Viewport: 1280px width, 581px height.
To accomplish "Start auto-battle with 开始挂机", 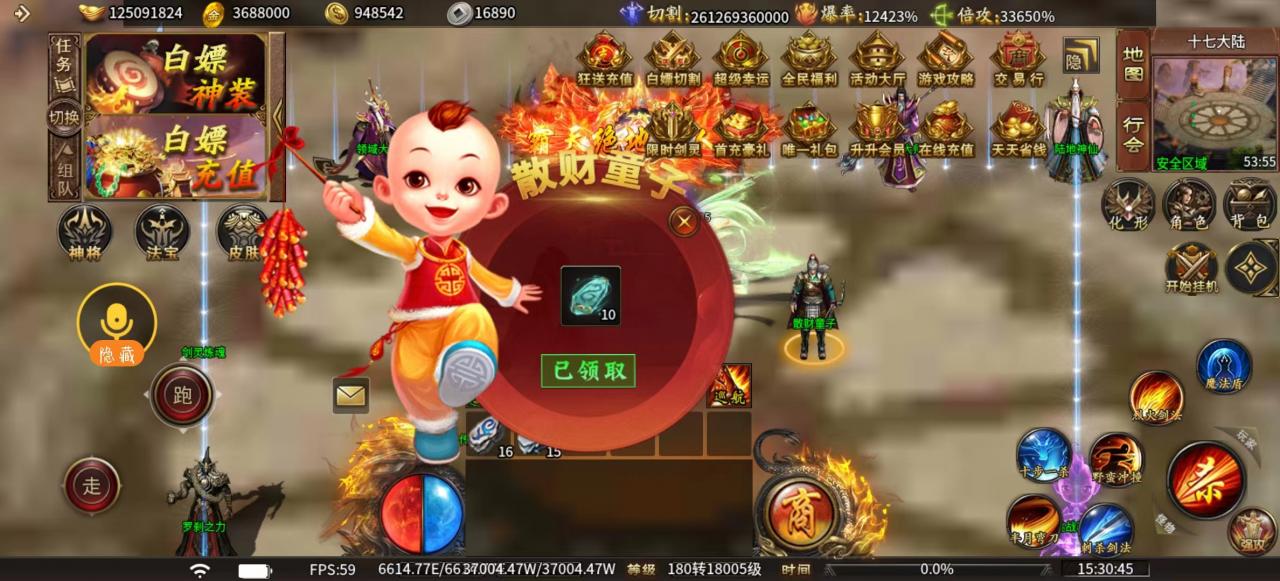I will tap(1191, 268).
